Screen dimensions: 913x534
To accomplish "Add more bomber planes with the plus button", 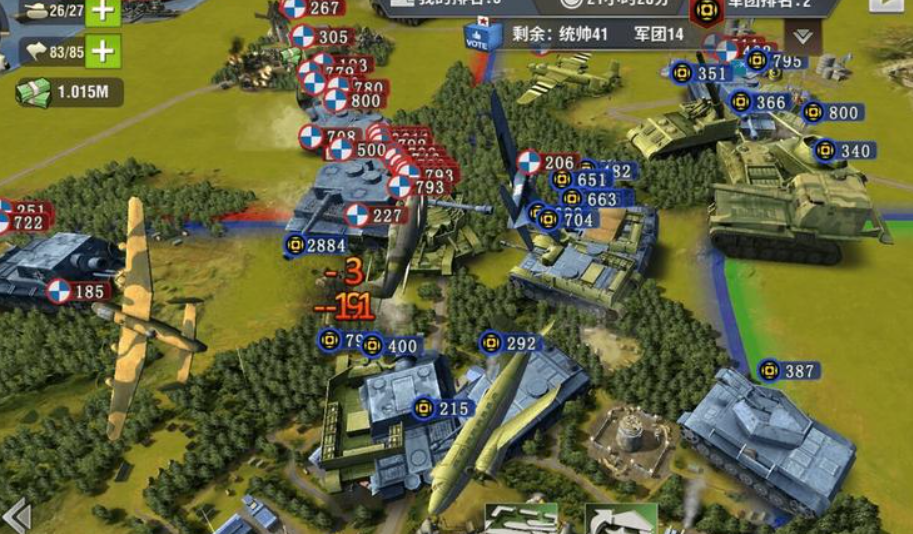I will (103, 50).
